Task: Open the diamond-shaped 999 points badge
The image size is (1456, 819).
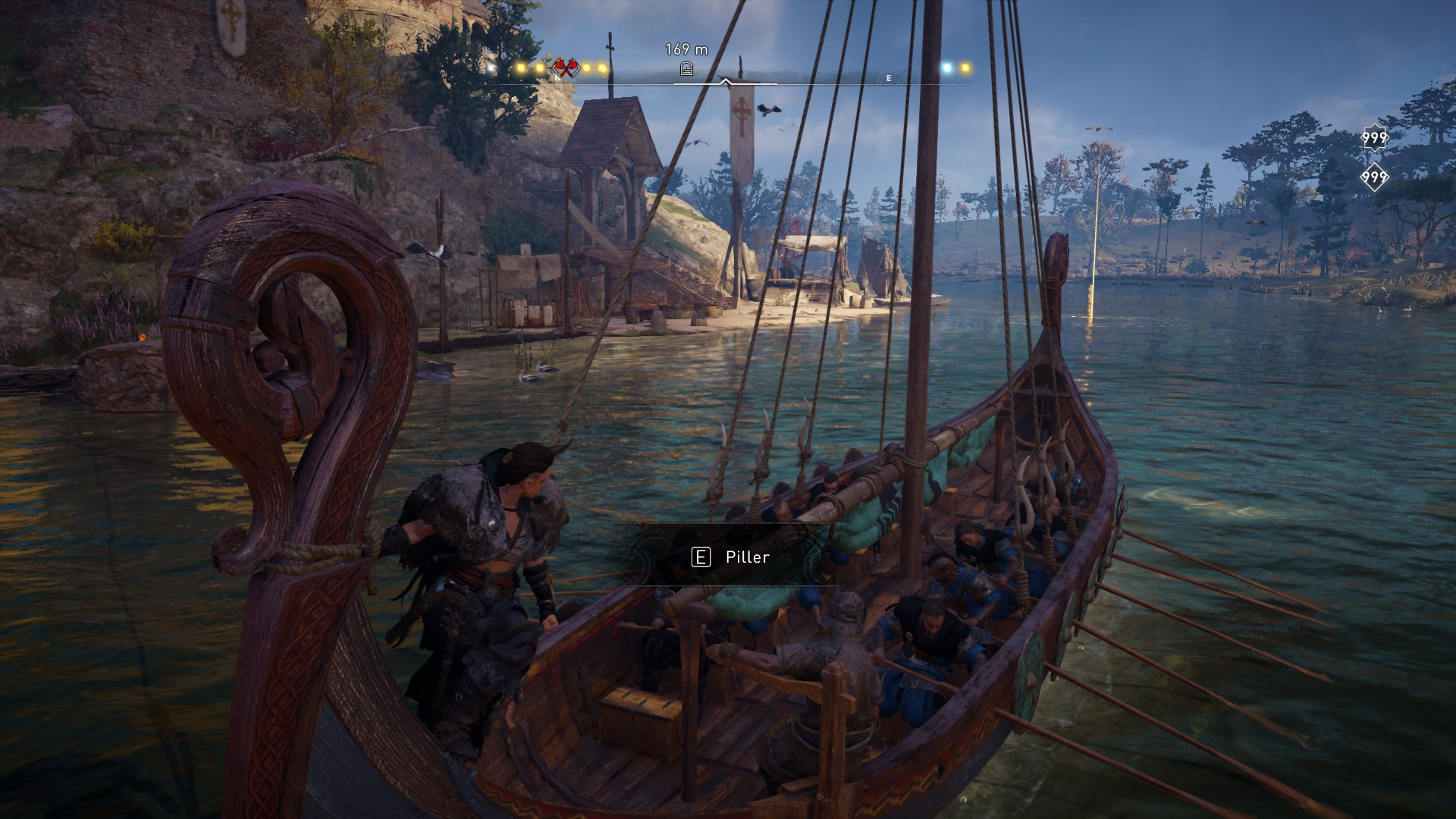Action: (1374, 177)
